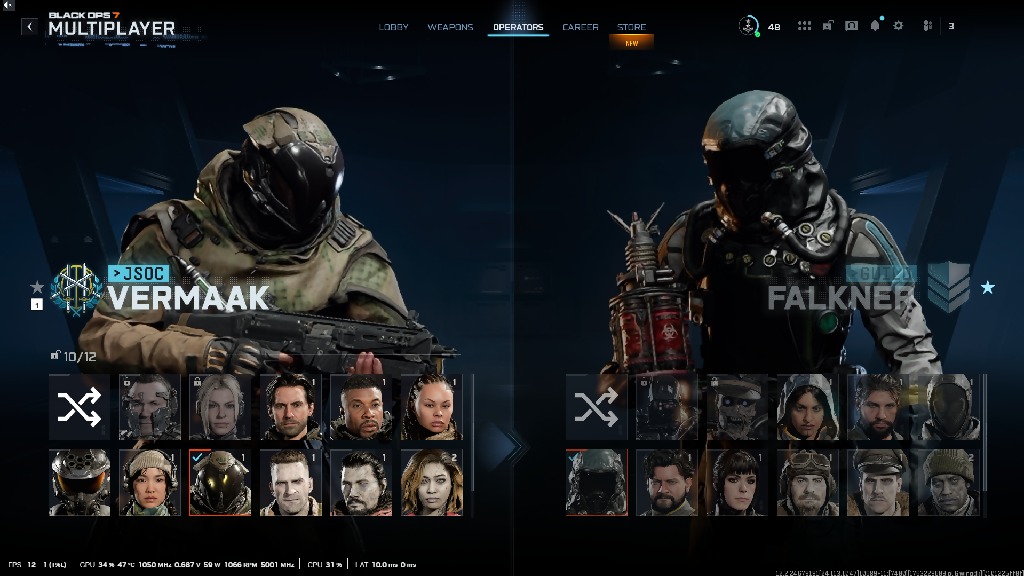
Task: Shuffle Guild operators with the random tile
Action: (x=596, y=407)
